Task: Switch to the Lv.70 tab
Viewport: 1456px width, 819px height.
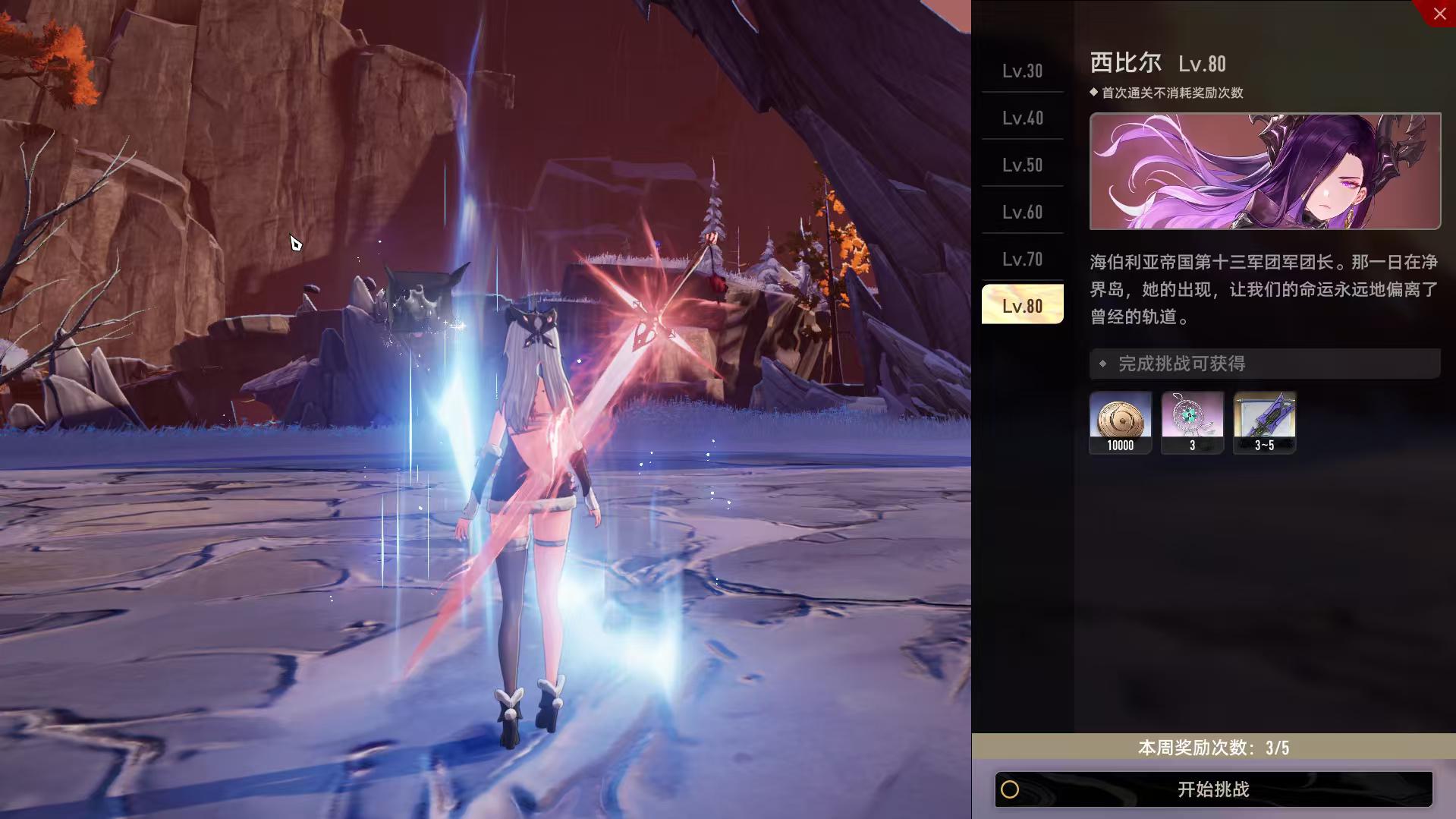Action: click(x=1022, y=259)
